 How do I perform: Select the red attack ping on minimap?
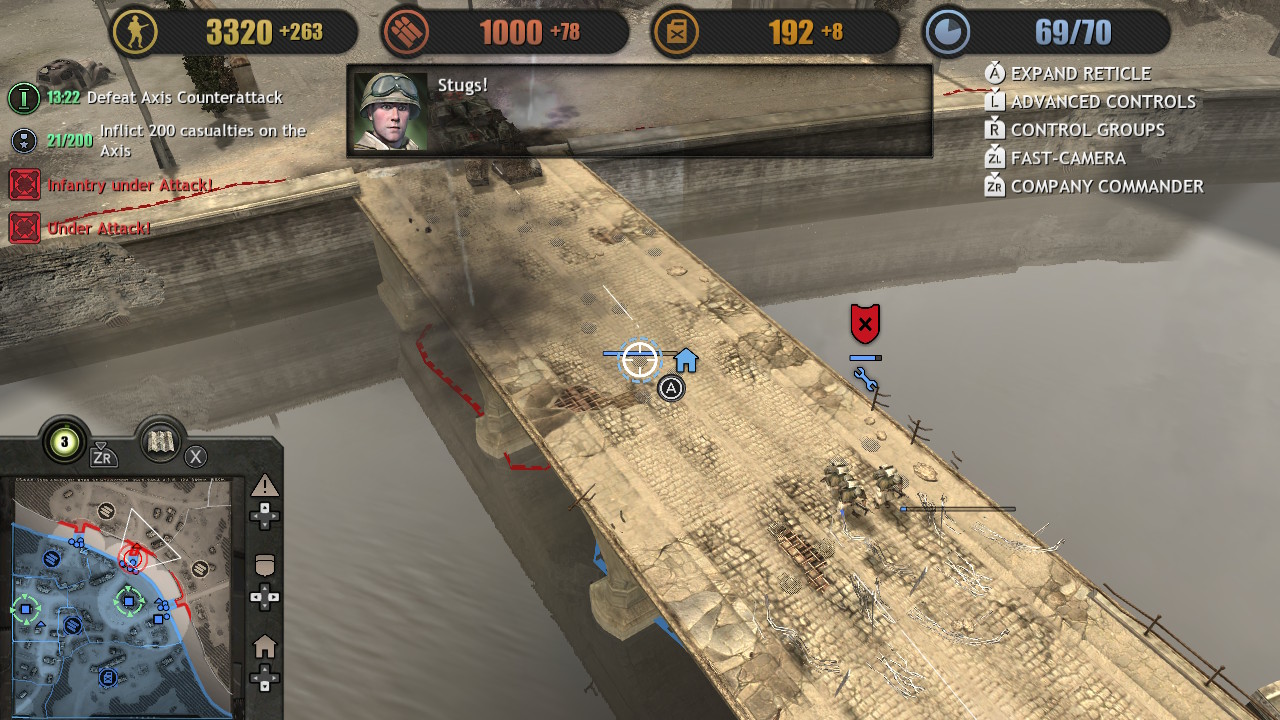(x=132, y=557)
